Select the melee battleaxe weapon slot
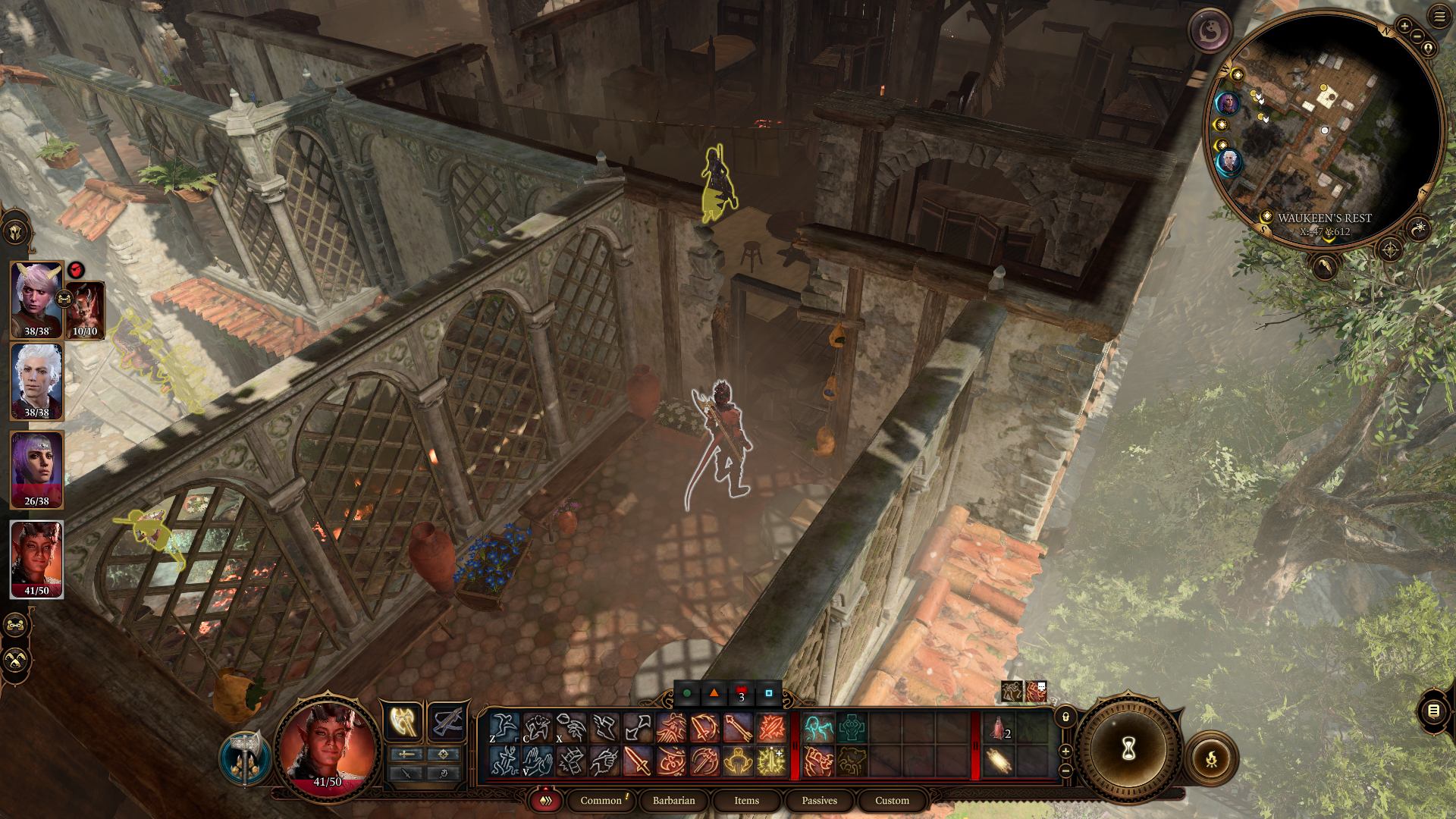Screen dimensions: 1456x819 point(403,721)
